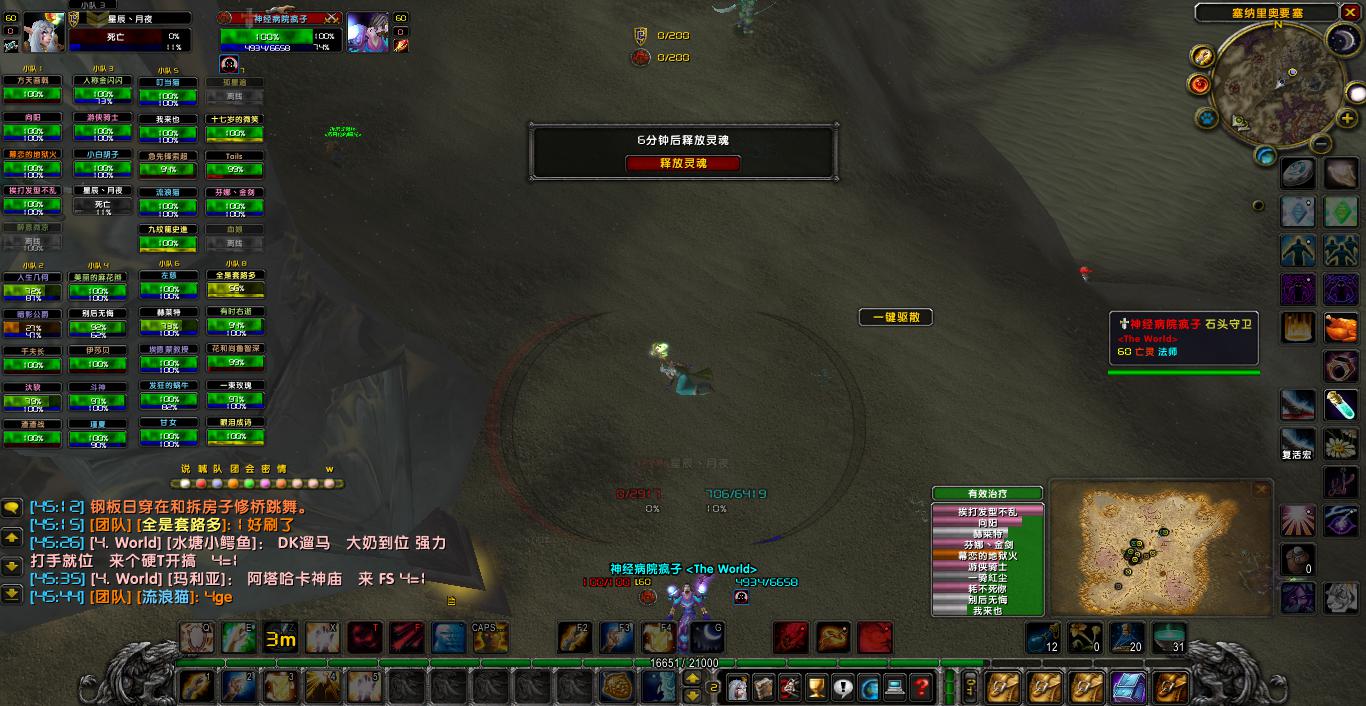1366x706 pixels.
Task: Zoom out the minimap with the minus button
Action: pyautogui.click(x=1320, y=144)
